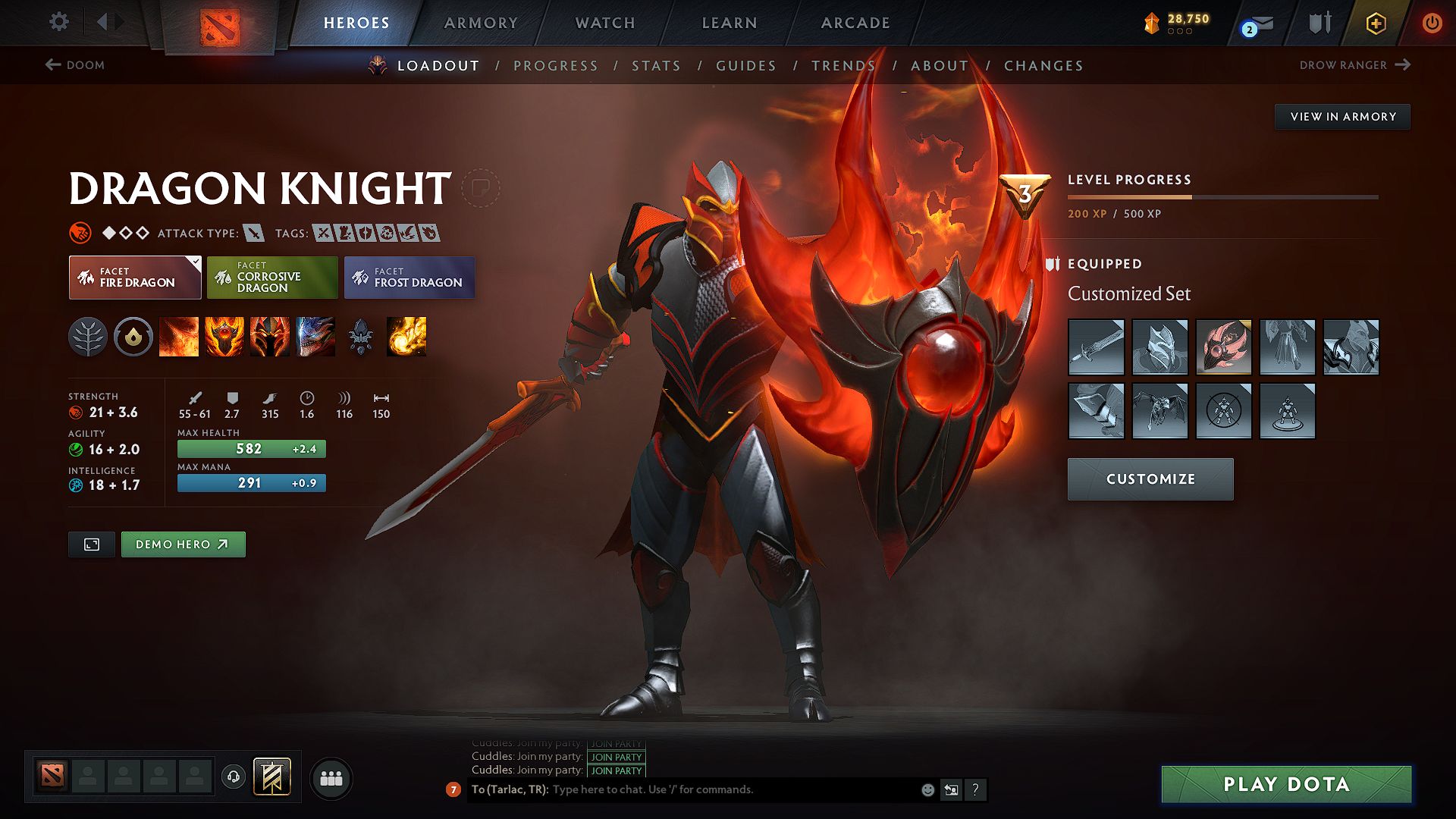Click the Dragon Tail helmet ability icon
The height and width of the screenshot is (819, 1456).
(x=270, y=337)
